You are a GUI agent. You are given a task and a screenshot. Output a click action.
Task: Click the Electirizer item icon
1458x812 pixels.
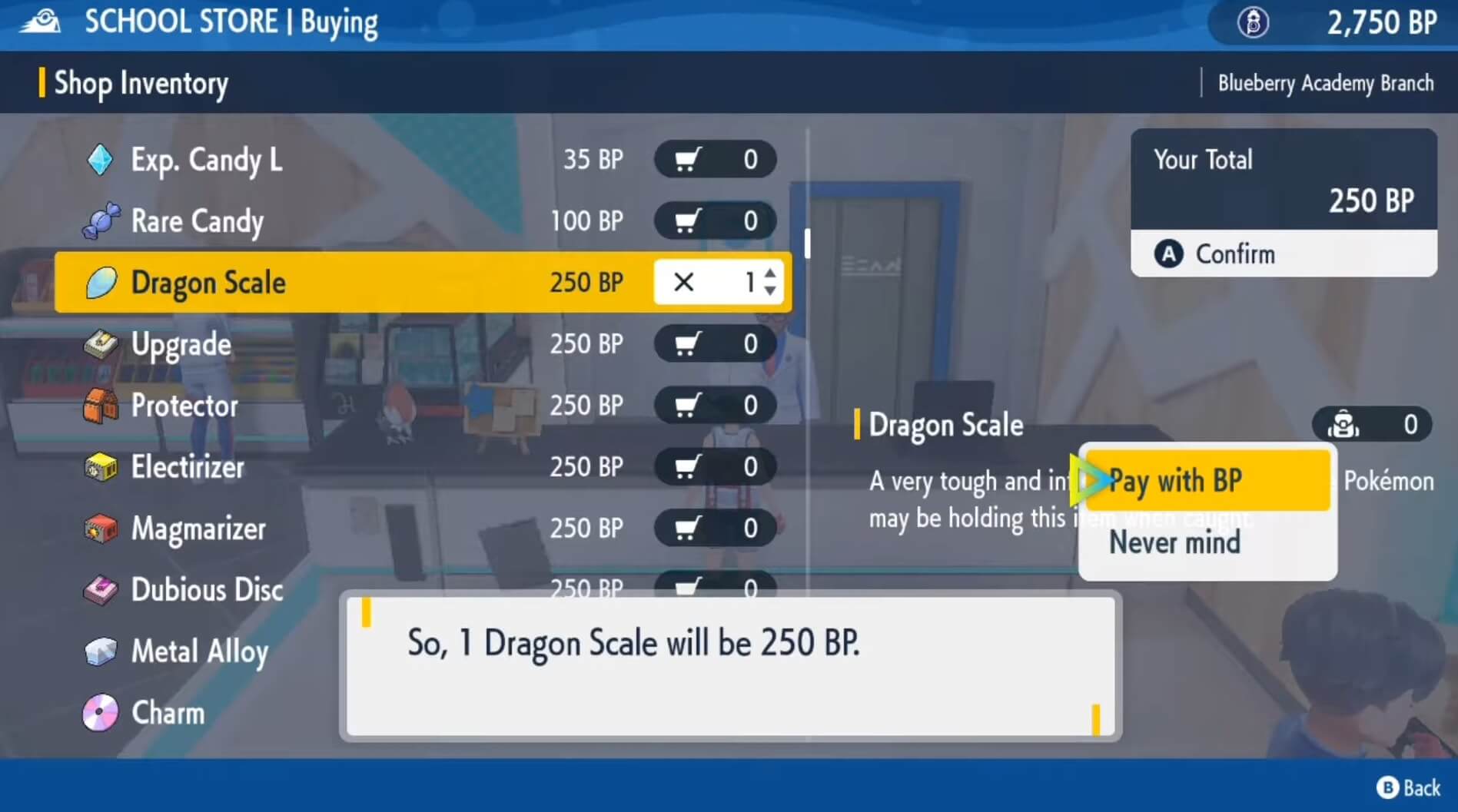click(101, 467)
